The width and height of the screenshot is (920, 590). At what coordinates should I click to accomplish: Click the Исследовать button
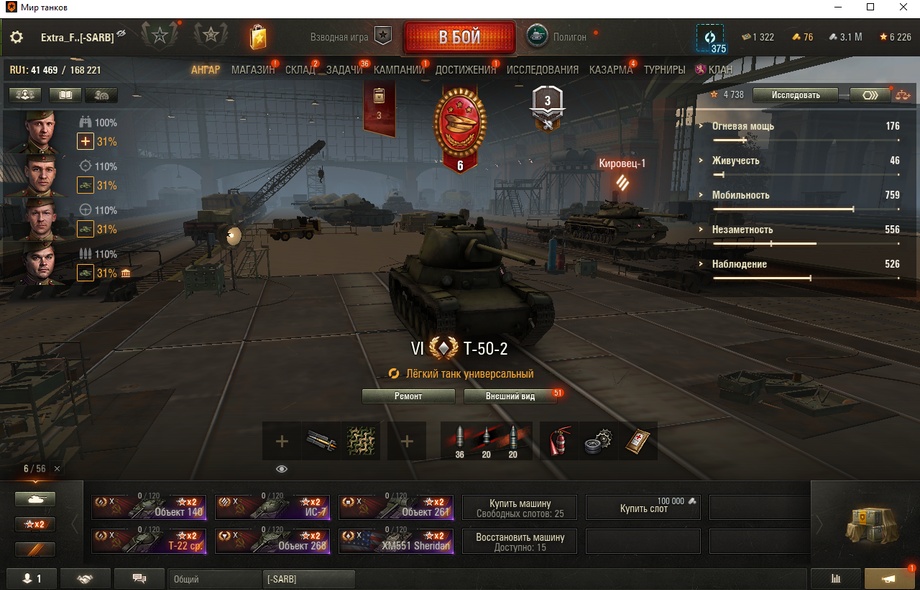pos(794,95)
